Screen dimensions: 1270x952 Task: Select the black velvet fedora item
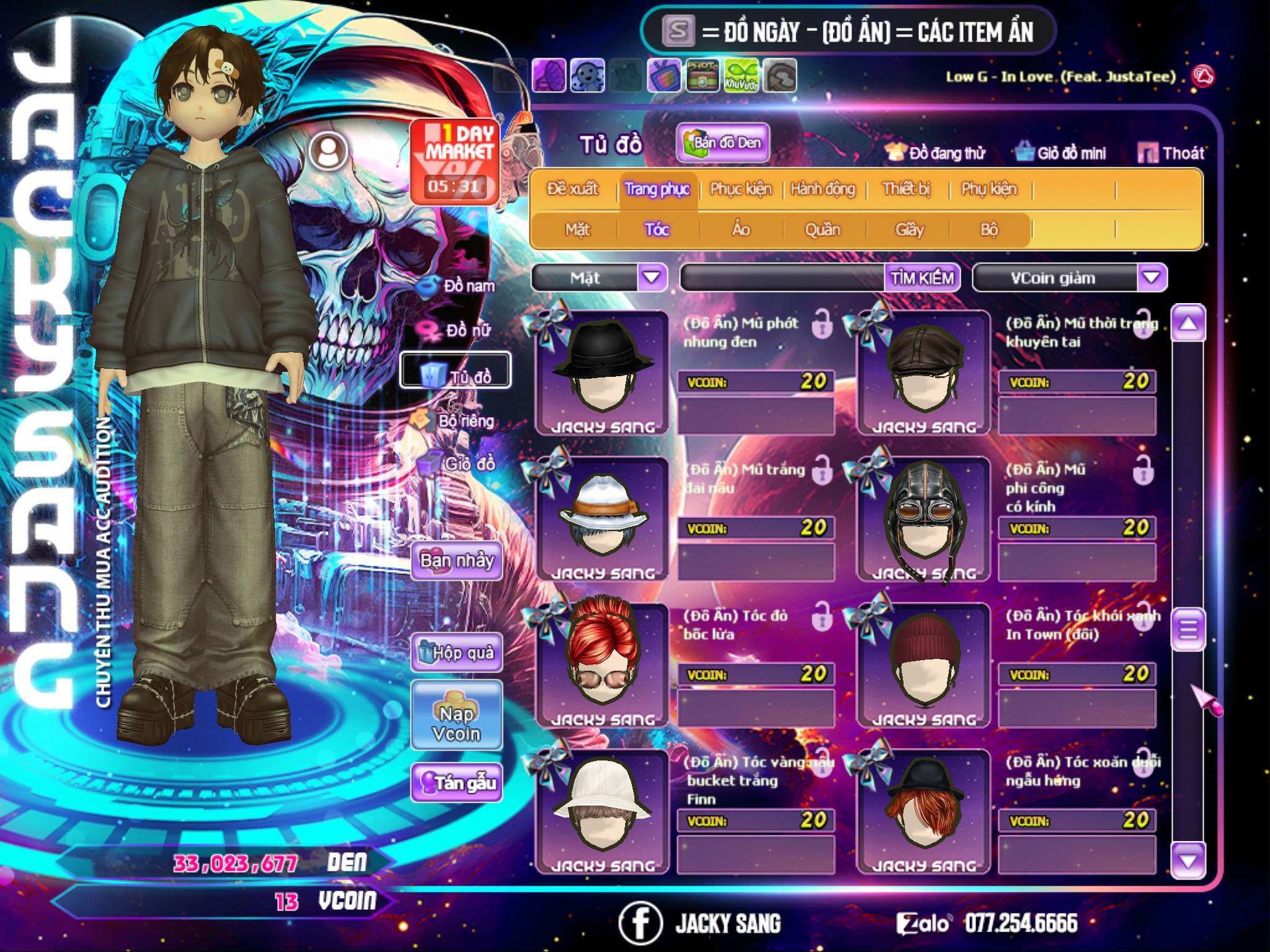point(601,372)
